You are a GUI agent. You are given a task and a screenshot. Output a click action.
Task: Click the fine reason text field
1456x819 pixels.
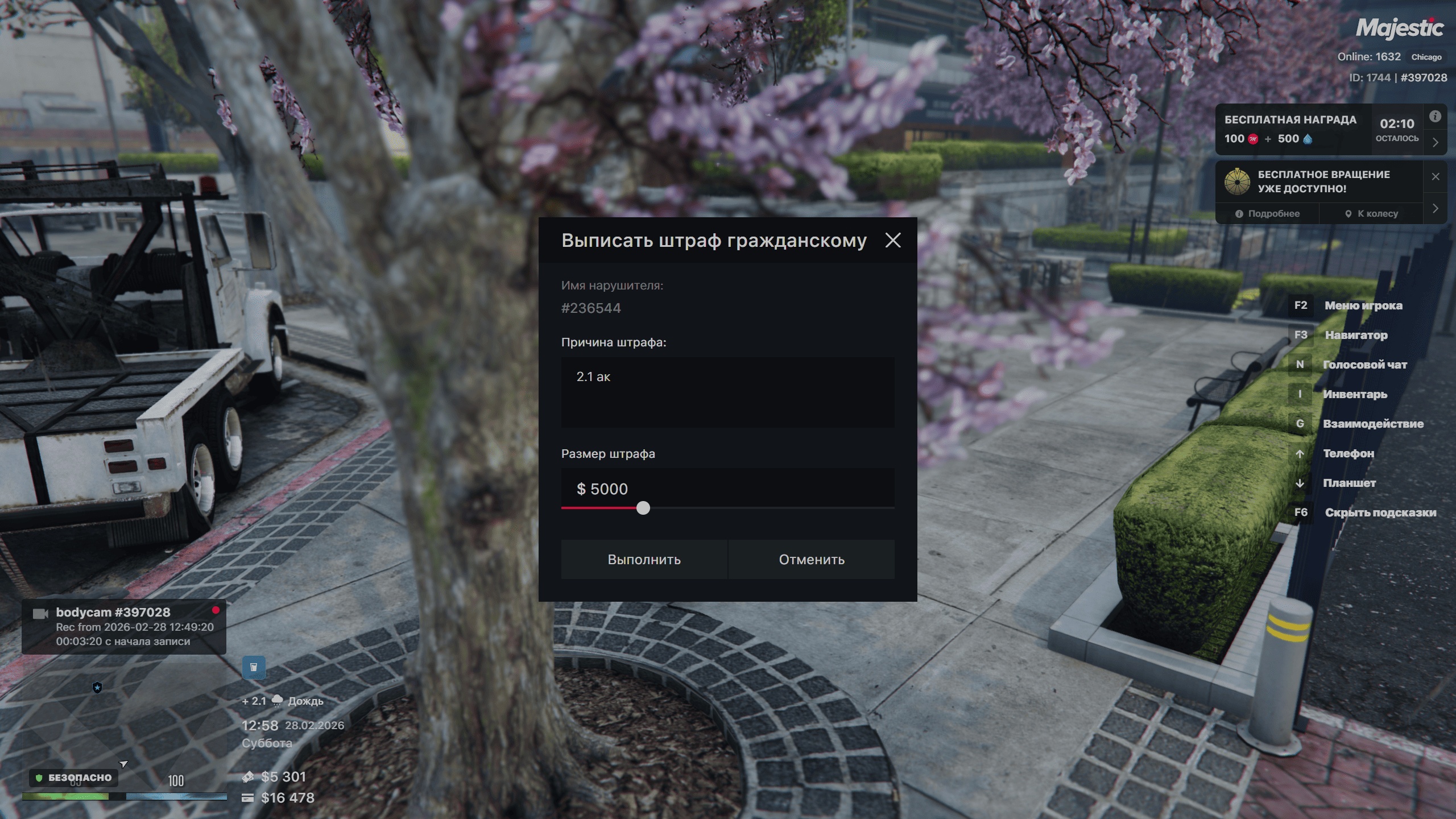727,392
